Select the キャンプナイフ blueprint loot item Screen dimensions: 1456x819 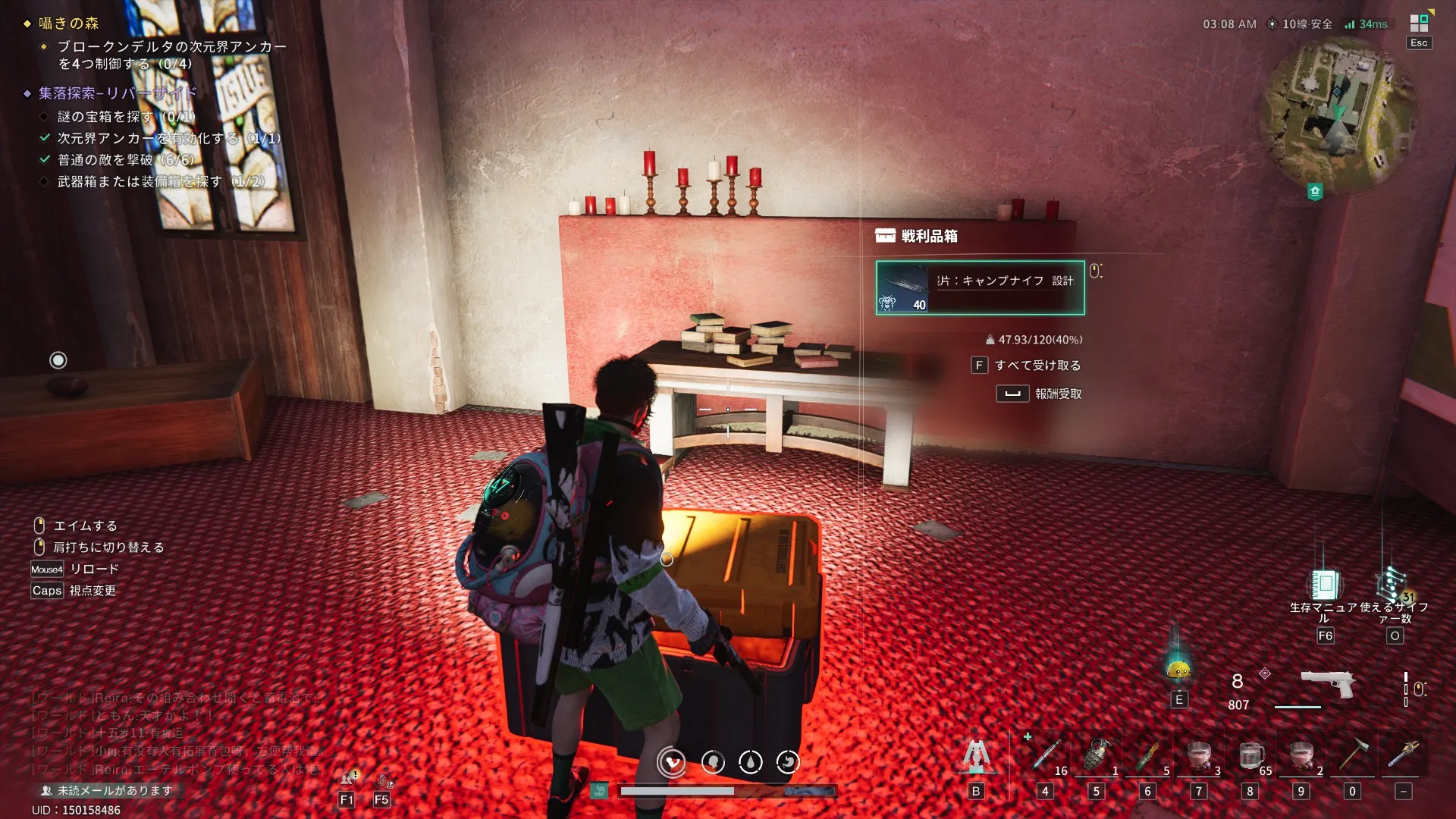click(980, 287)
